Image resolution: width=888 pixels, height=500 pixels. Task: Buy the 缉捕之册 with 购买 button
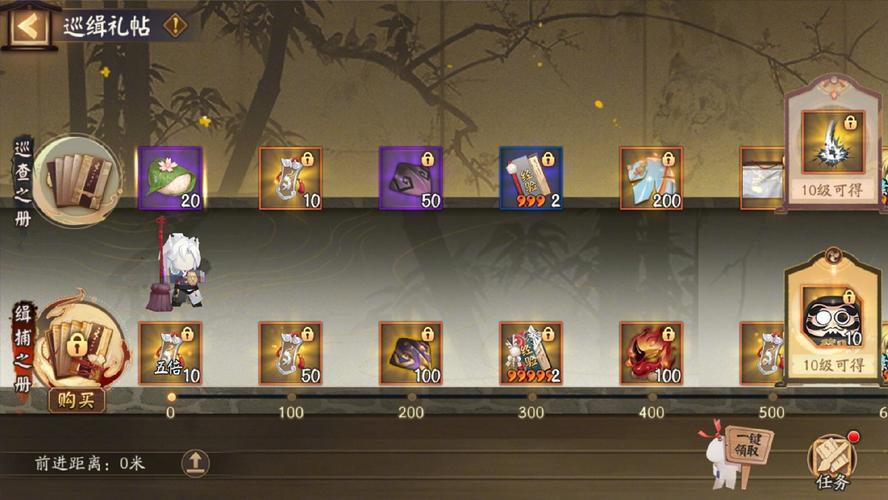click(76, 400)
